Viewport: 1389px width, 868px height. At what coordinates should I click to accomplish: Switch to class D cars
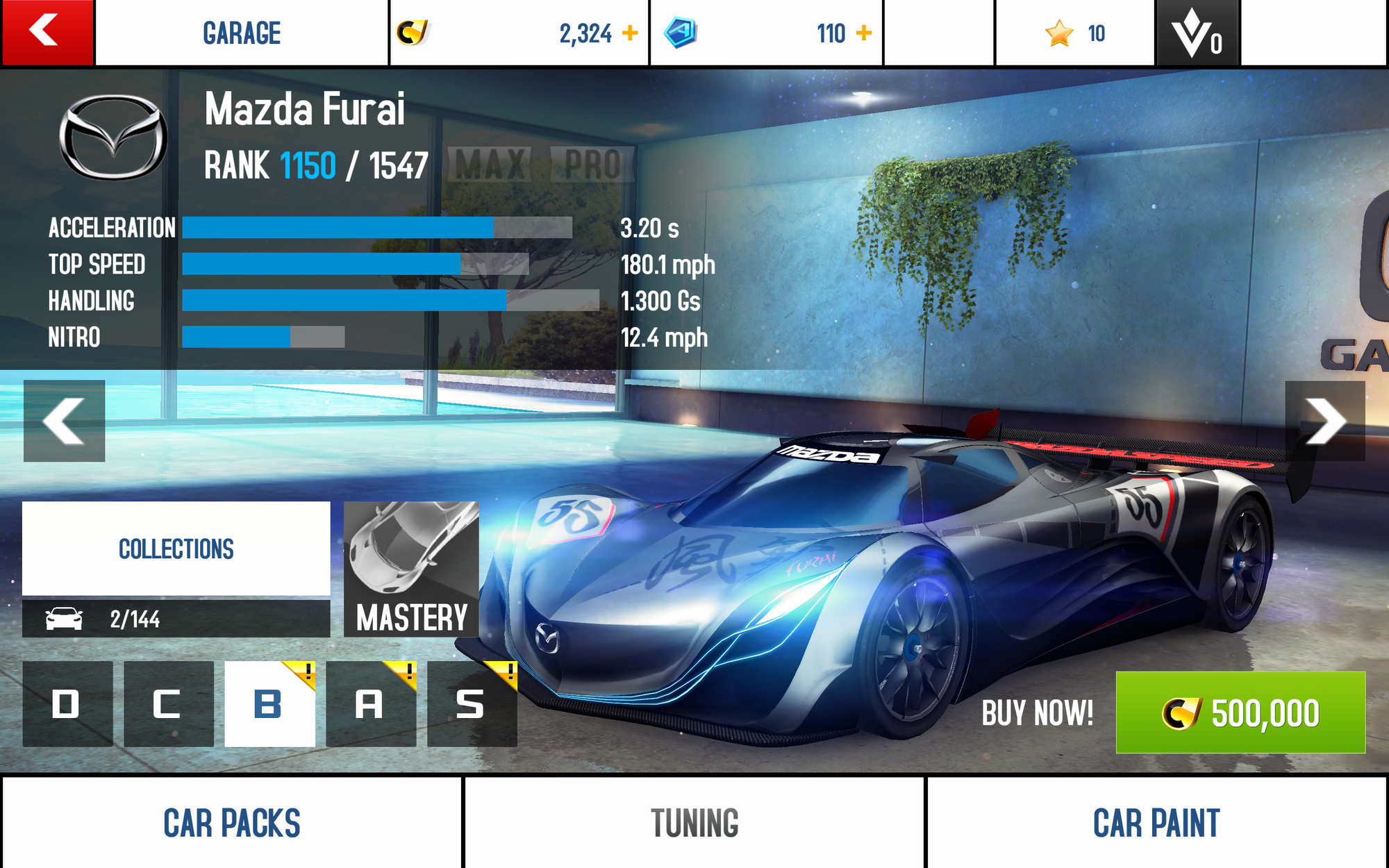point(67,704)
